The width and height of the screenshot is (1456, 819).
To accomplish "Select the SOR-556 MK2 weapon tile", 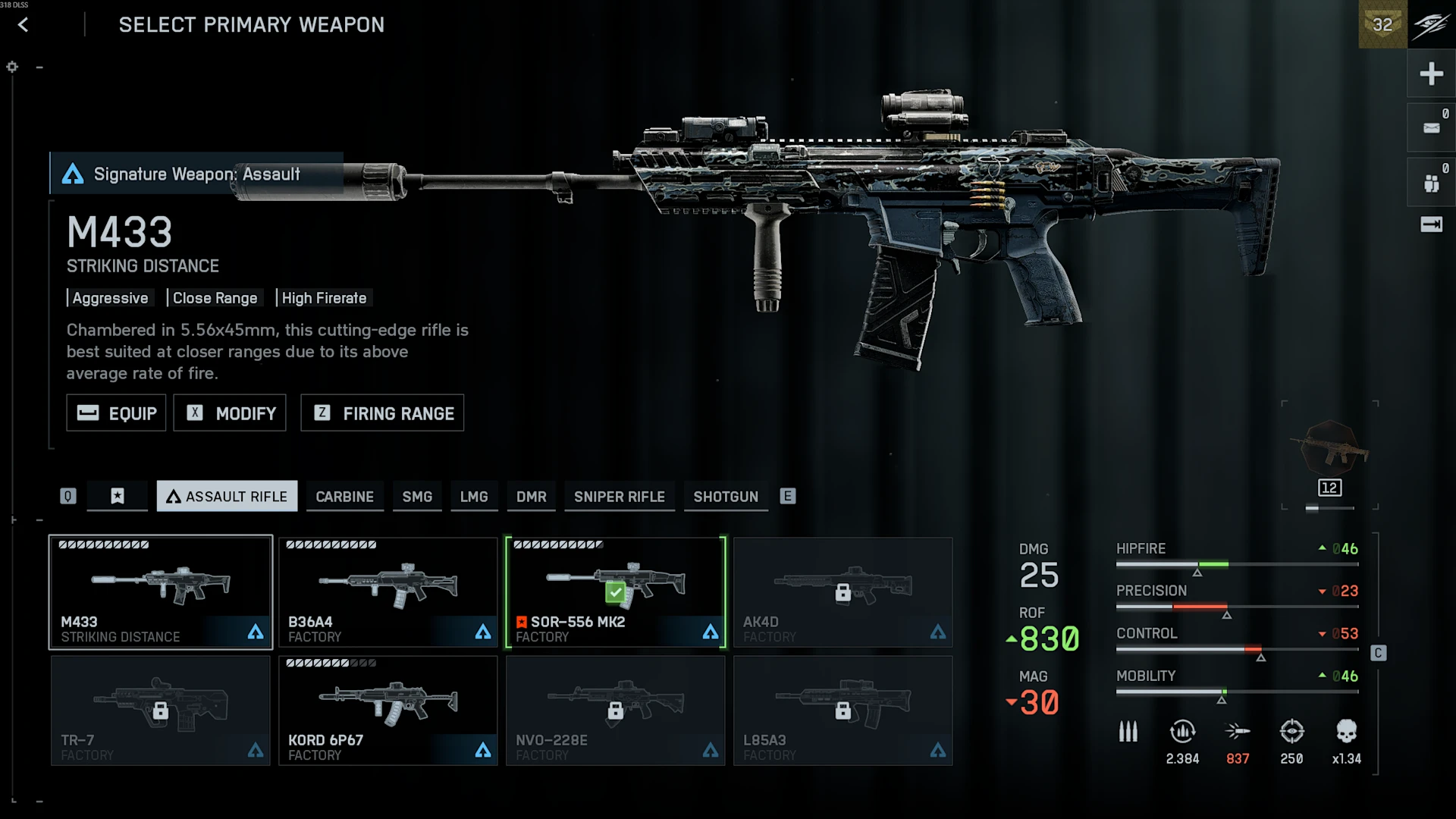I will (x=616, y=592).
